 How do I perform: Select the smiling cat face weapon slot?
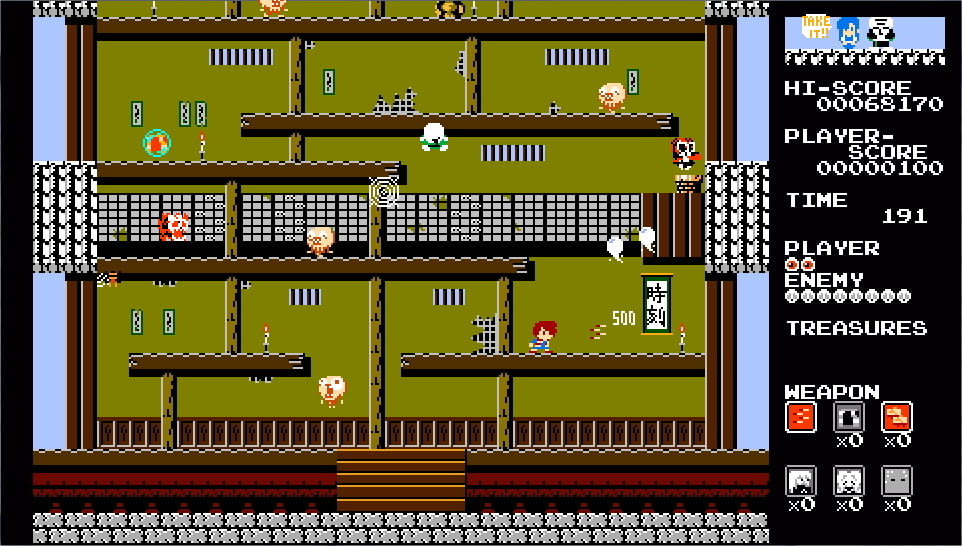pos(849,481)
